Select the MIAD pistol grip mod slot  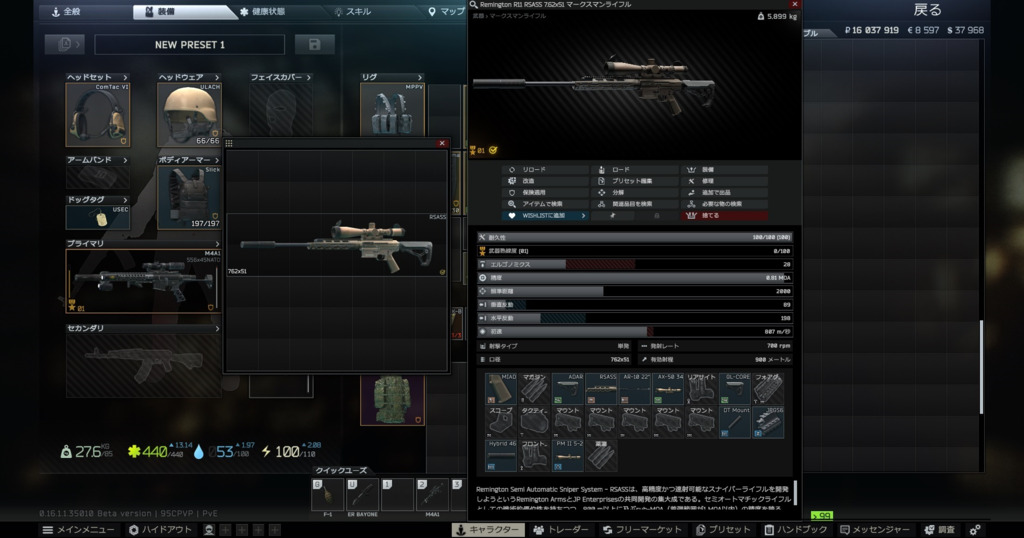point(500,388)
